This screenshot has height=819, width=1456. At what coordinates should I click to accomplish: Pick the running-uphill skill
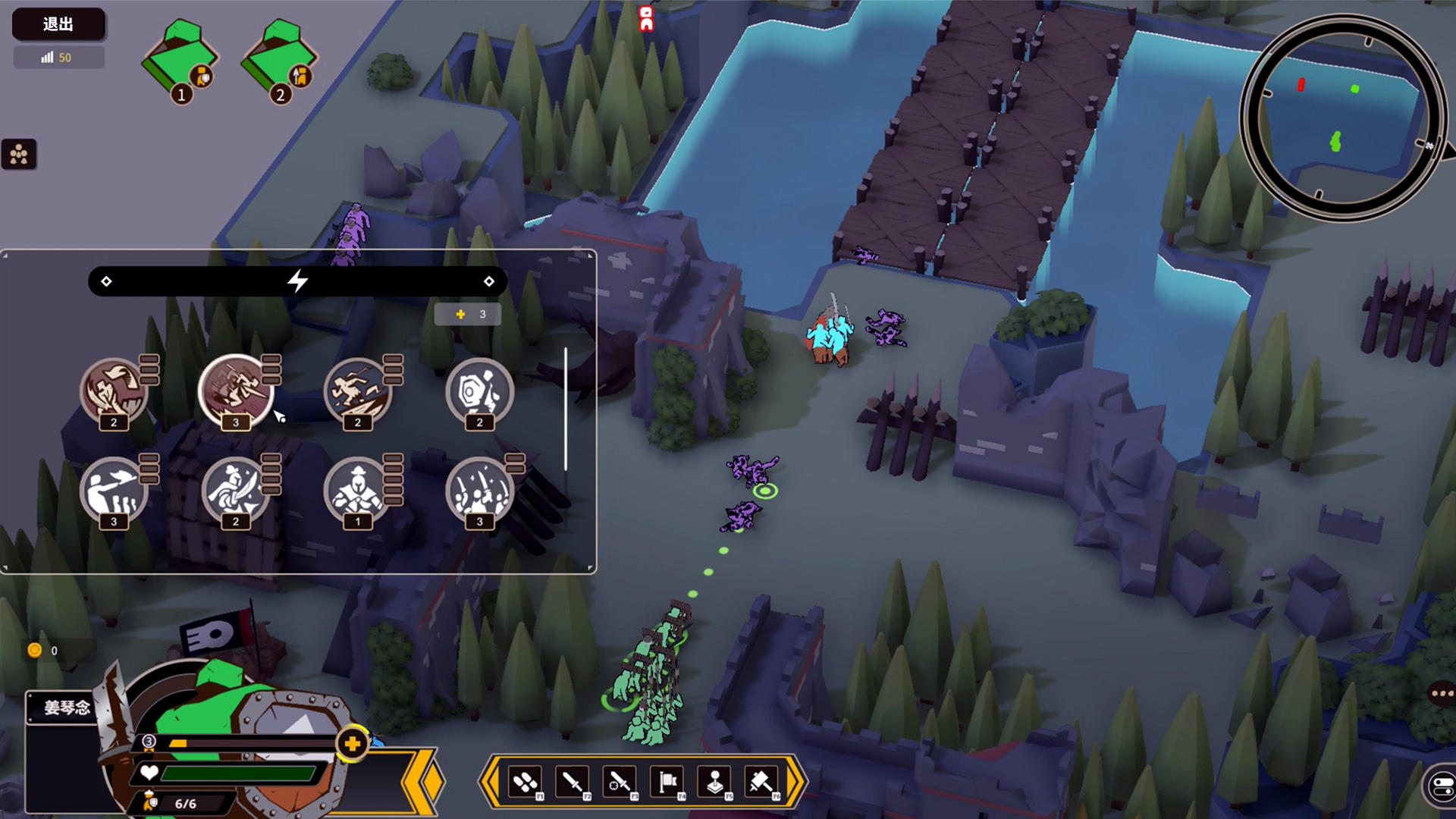click(x=357, y=390)
